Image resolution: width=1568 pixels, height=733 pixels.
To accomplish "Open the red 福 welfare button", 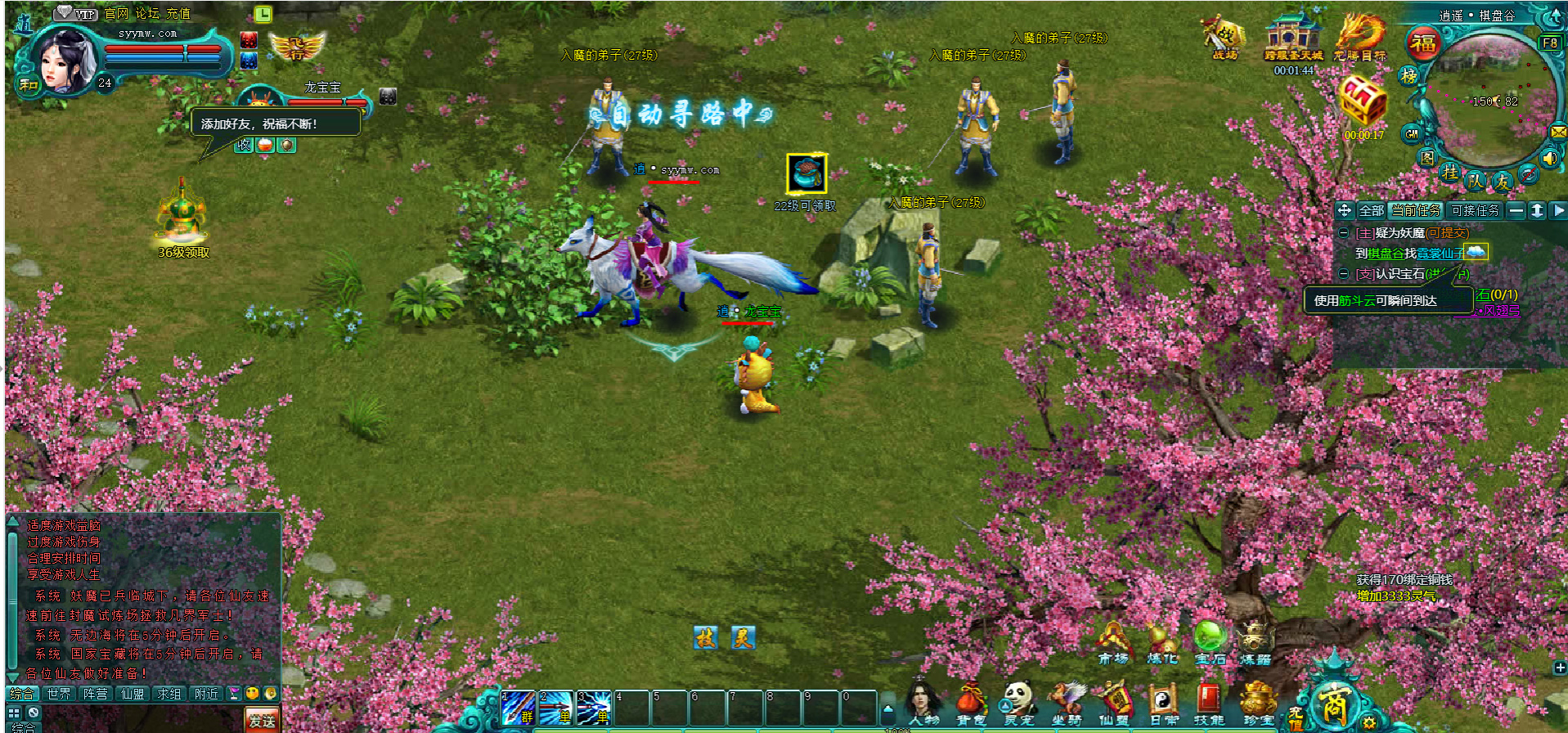I will (x=1423, y=43).
